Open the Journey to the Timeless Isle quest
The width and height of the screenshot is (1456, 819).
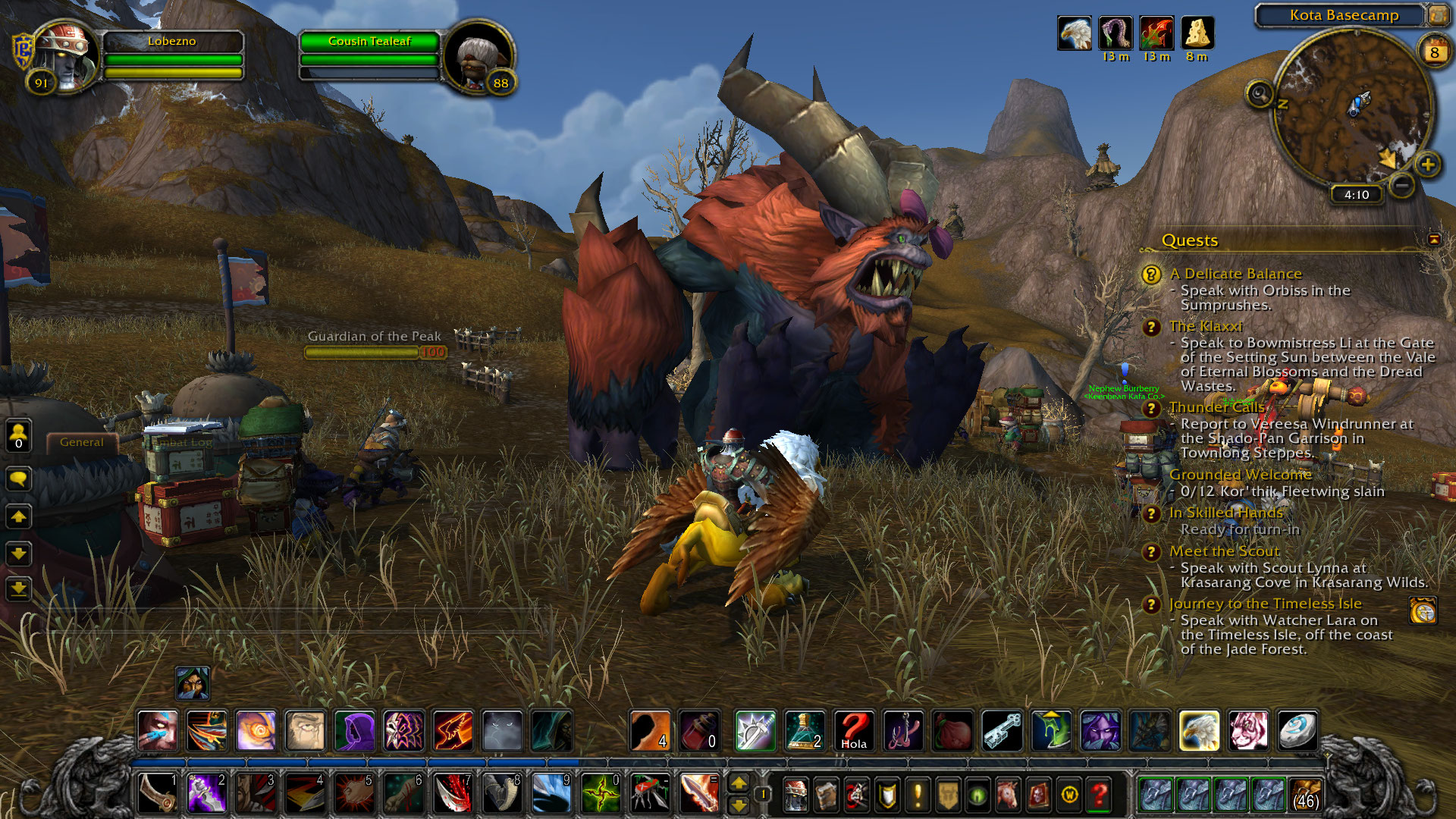[1265, 604]
